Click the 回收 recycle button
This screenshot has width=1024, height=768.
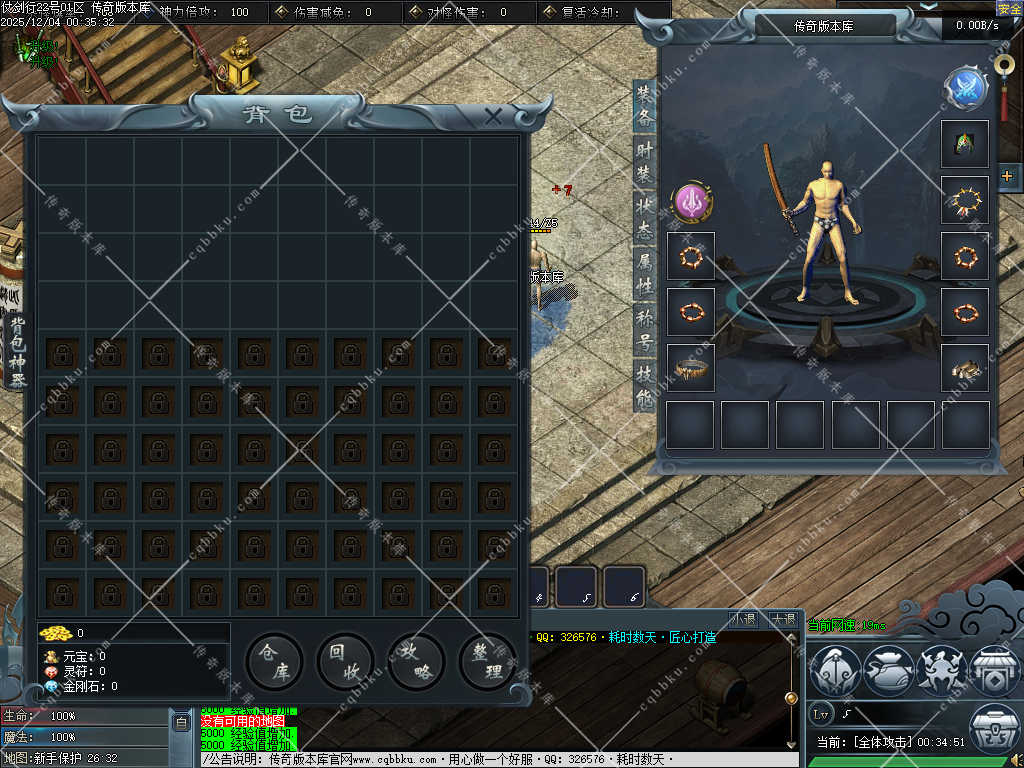[345, 662]
